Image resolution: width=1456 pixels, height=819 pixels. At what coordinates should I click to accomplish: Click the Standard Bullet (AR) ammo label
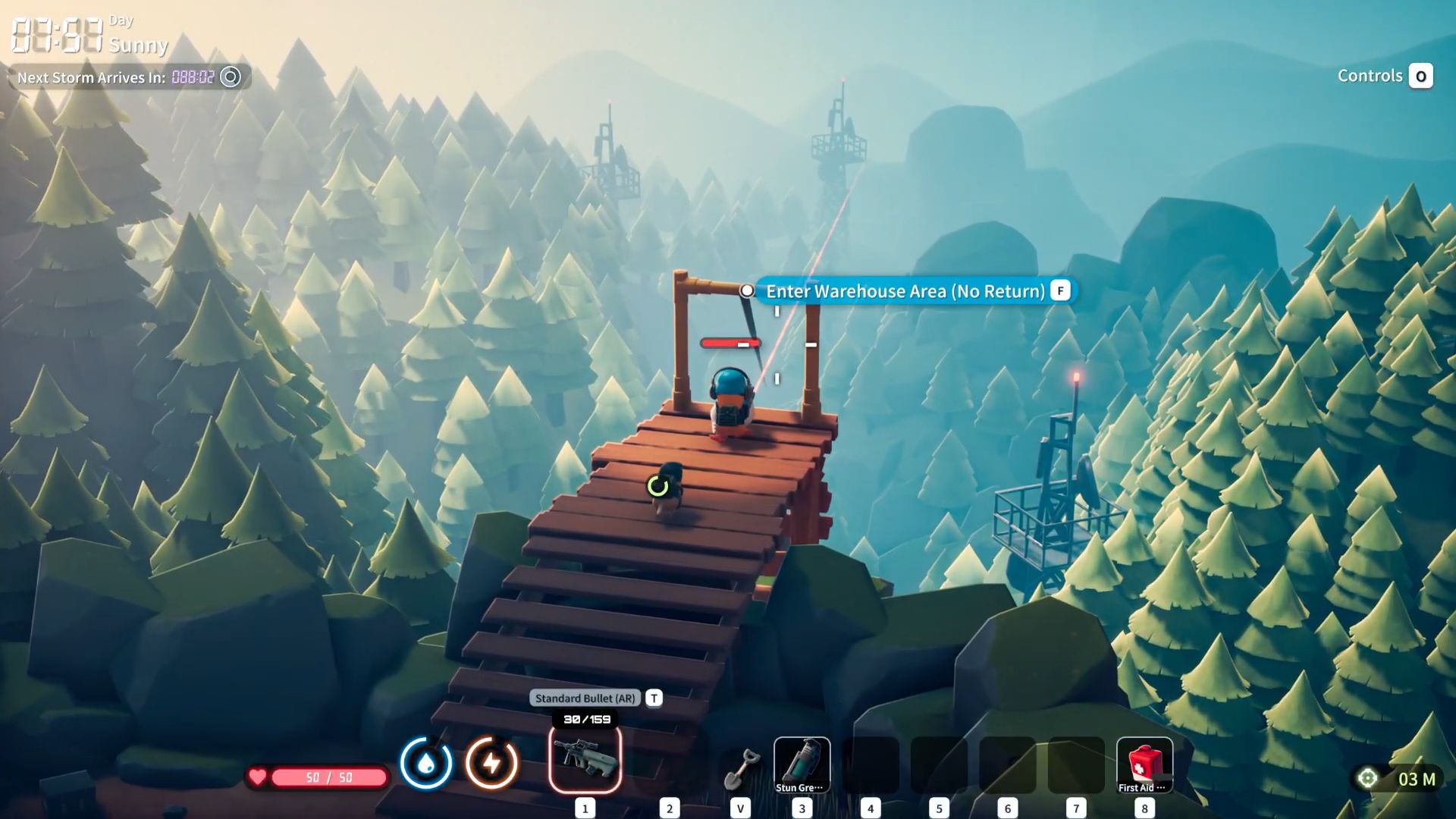click(x=585, y=698)
